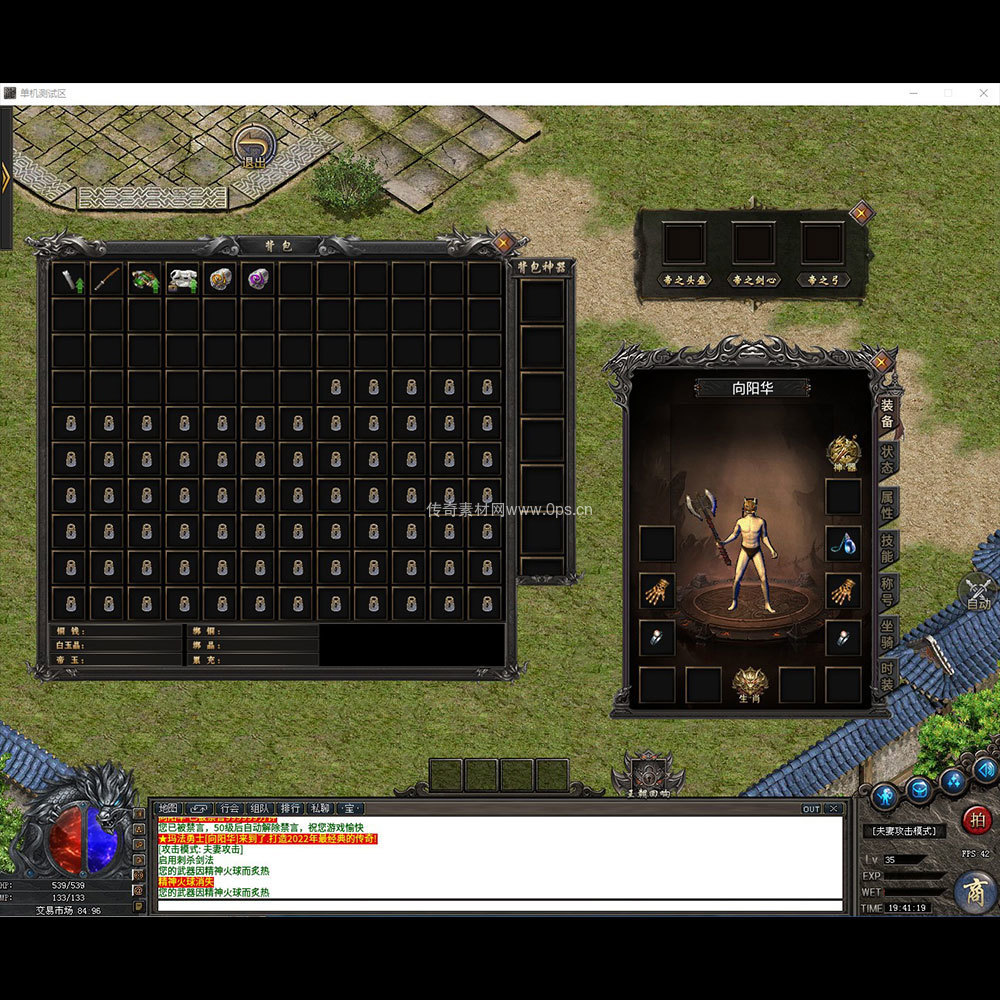Switch to the 状态 status tab
The height and width of the screenshot is (1000, 1000).
click(887, 459)
